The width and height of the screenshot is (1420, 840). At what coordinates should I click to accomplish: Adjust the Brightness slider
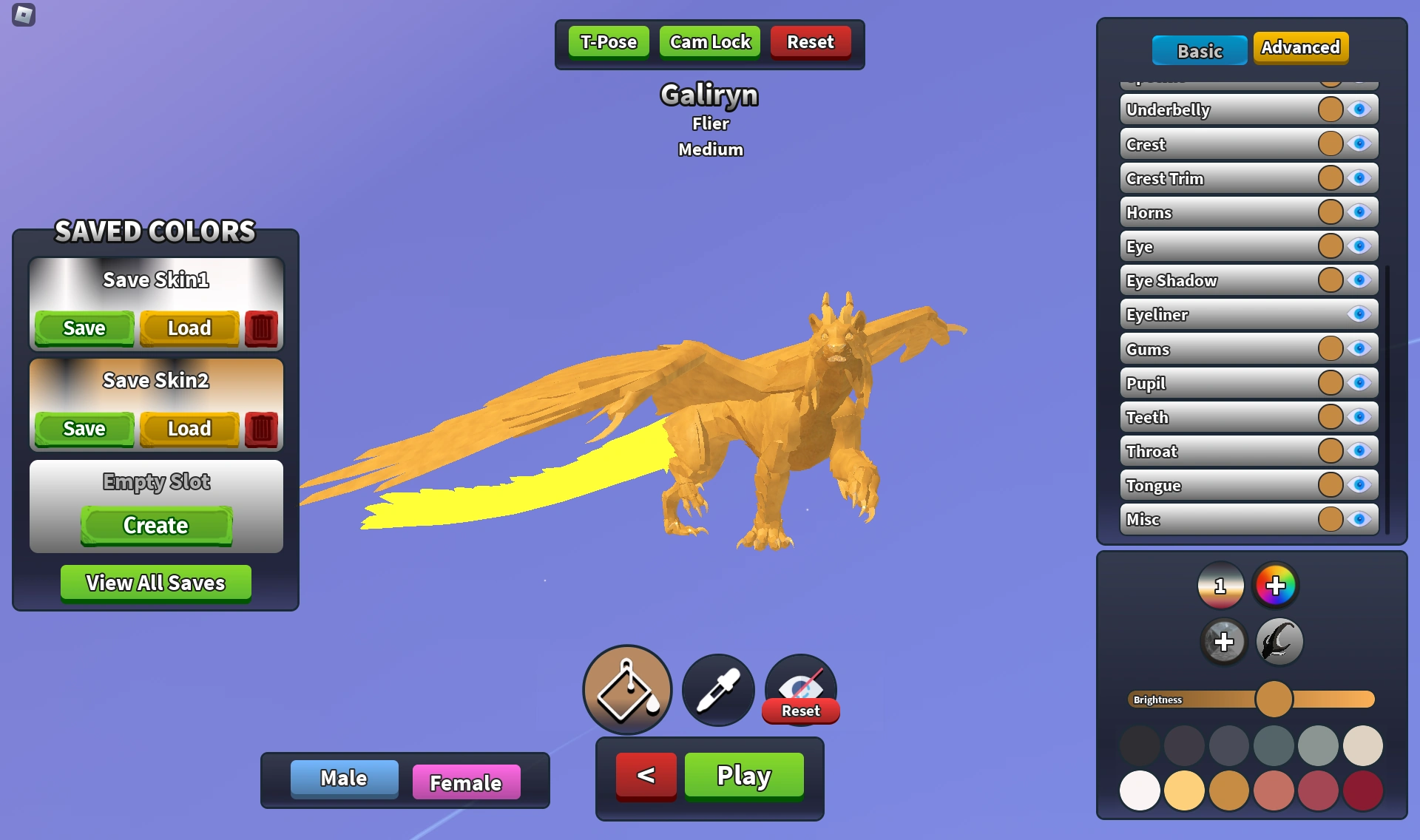click(x=1274, y=699)
